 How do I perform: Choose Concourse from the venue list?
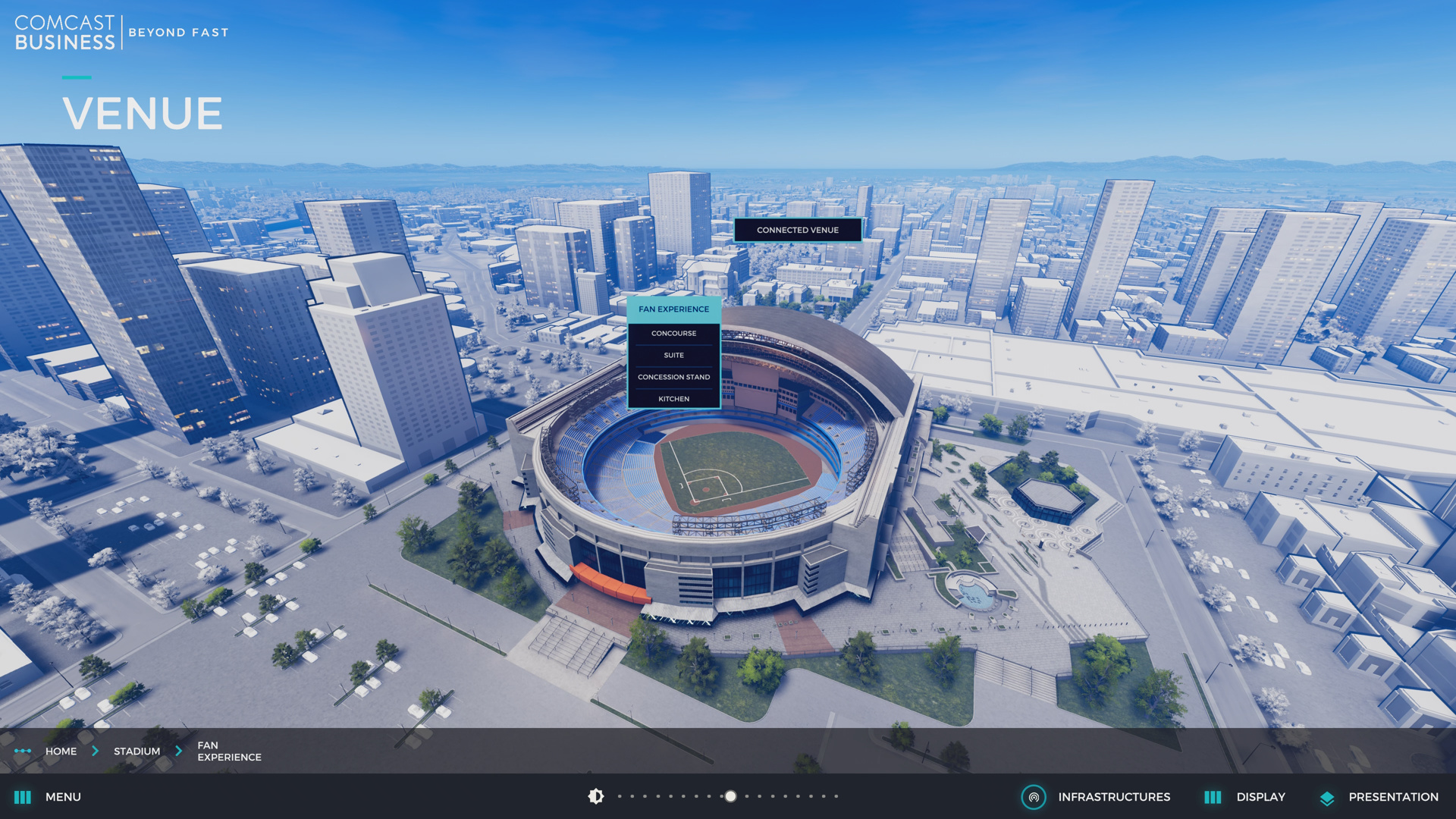coord(673,334)
